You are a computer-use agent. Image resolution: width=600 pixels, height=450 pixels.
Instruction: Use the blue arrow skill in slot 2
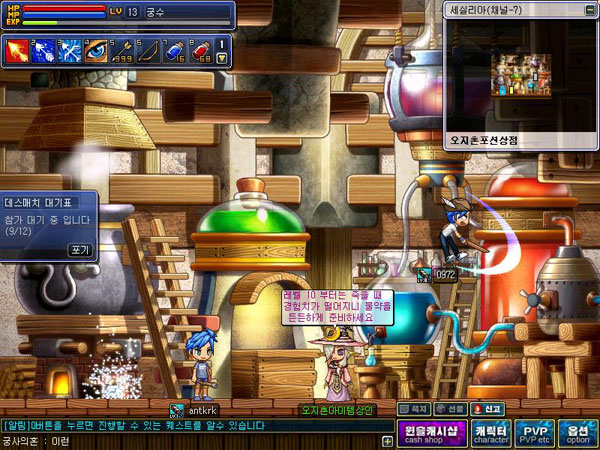(x=45, y=49)
